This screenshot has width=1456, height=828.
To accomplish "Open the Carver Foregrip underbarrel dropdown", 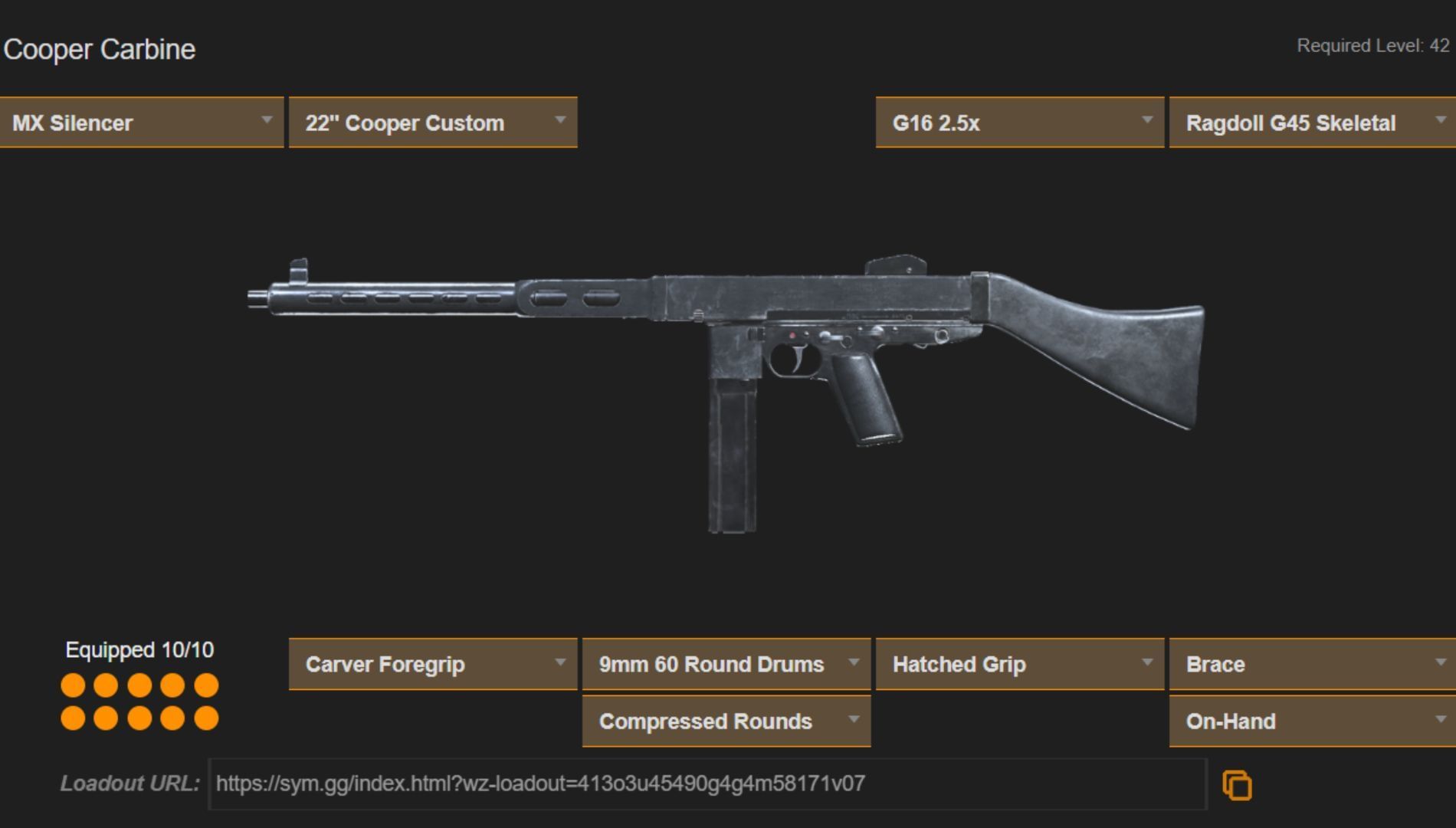I will click(x=433, y=665).
